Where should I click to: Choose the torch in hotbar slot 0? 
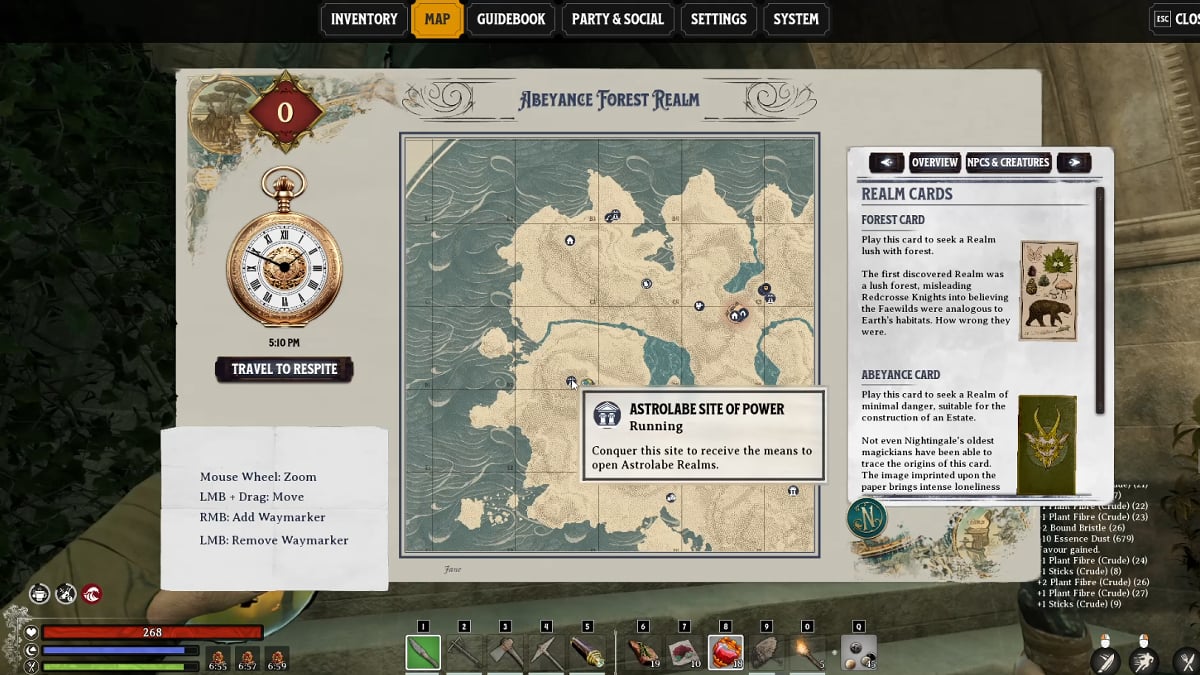click(807, 652)
